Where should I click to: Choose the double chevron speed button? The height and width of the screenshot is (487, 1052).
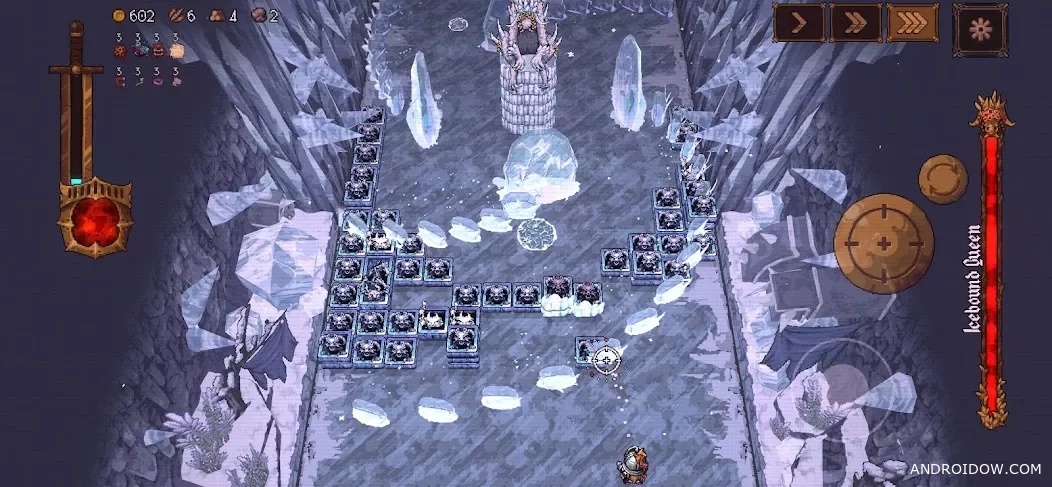coord(855,23)
